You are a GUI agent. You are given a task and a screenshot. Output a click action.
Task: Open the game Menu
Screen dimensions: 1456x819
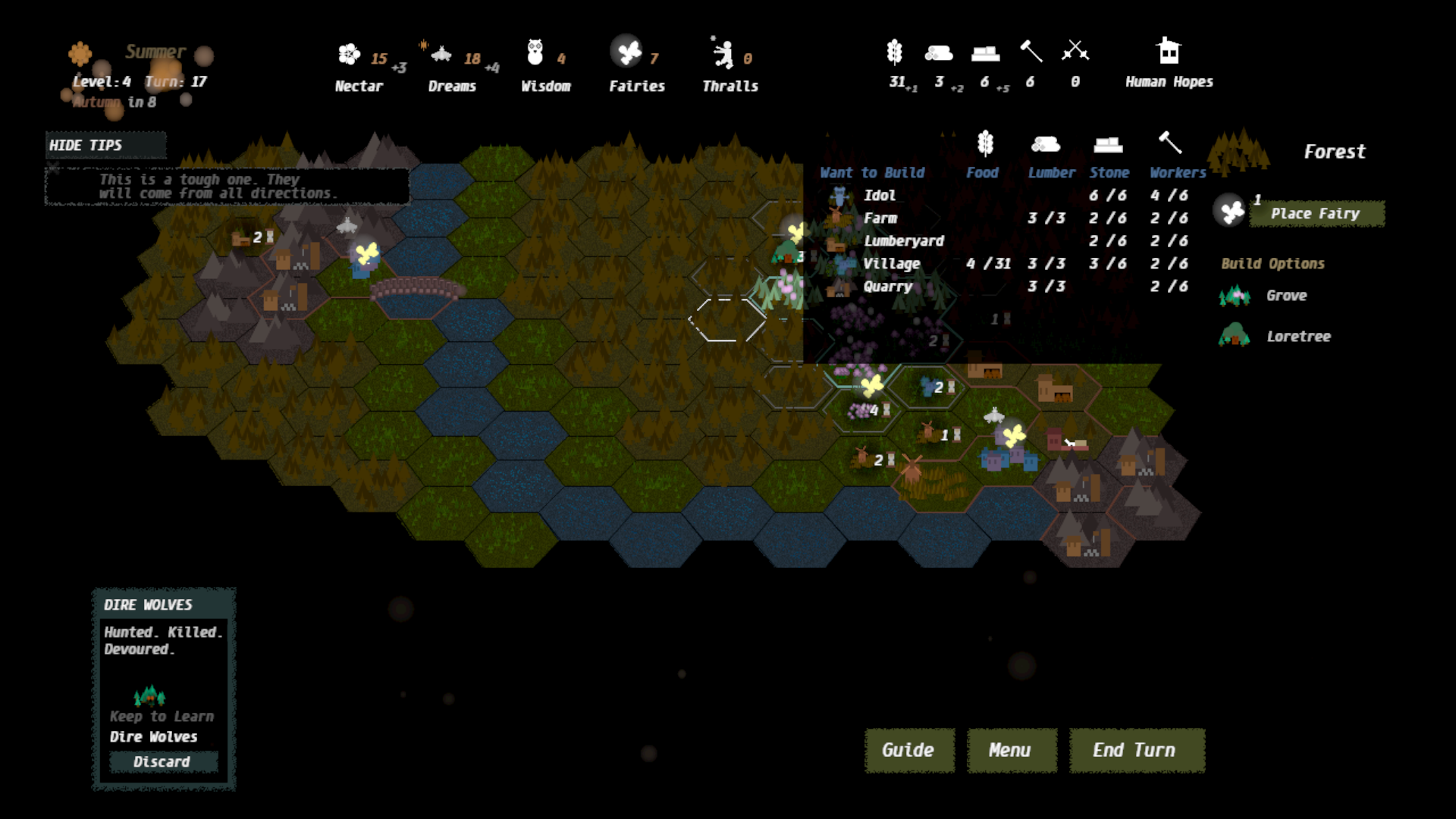click(x=1011, y=750)
